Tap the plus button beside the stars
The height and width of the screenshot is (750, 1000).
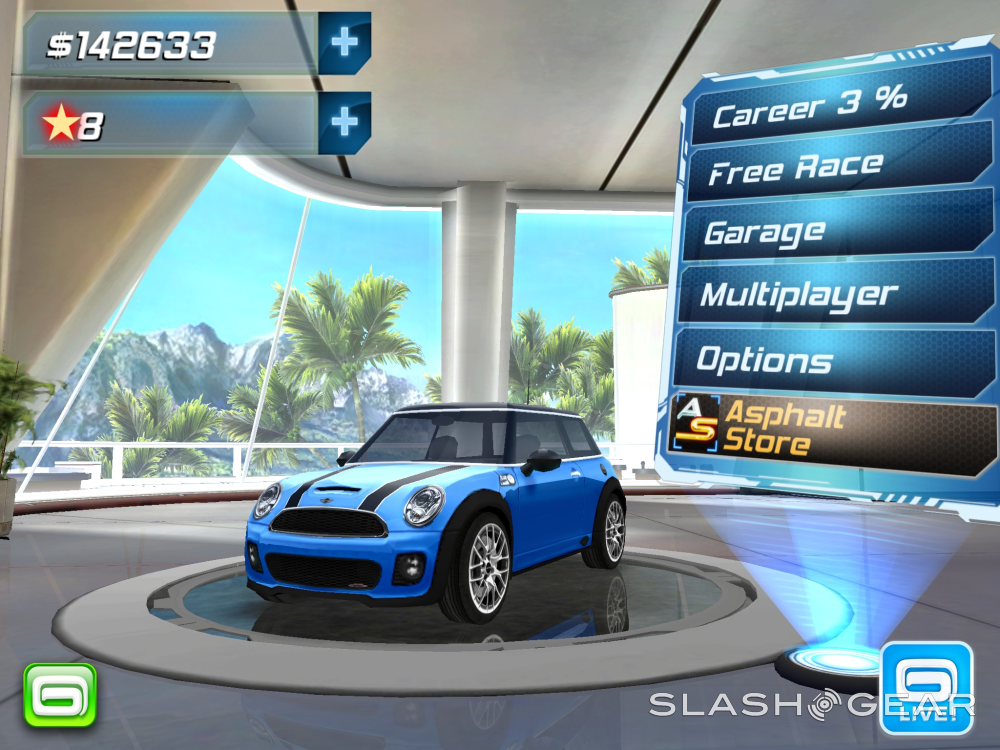pyautogui.click(x=345, y=122)
